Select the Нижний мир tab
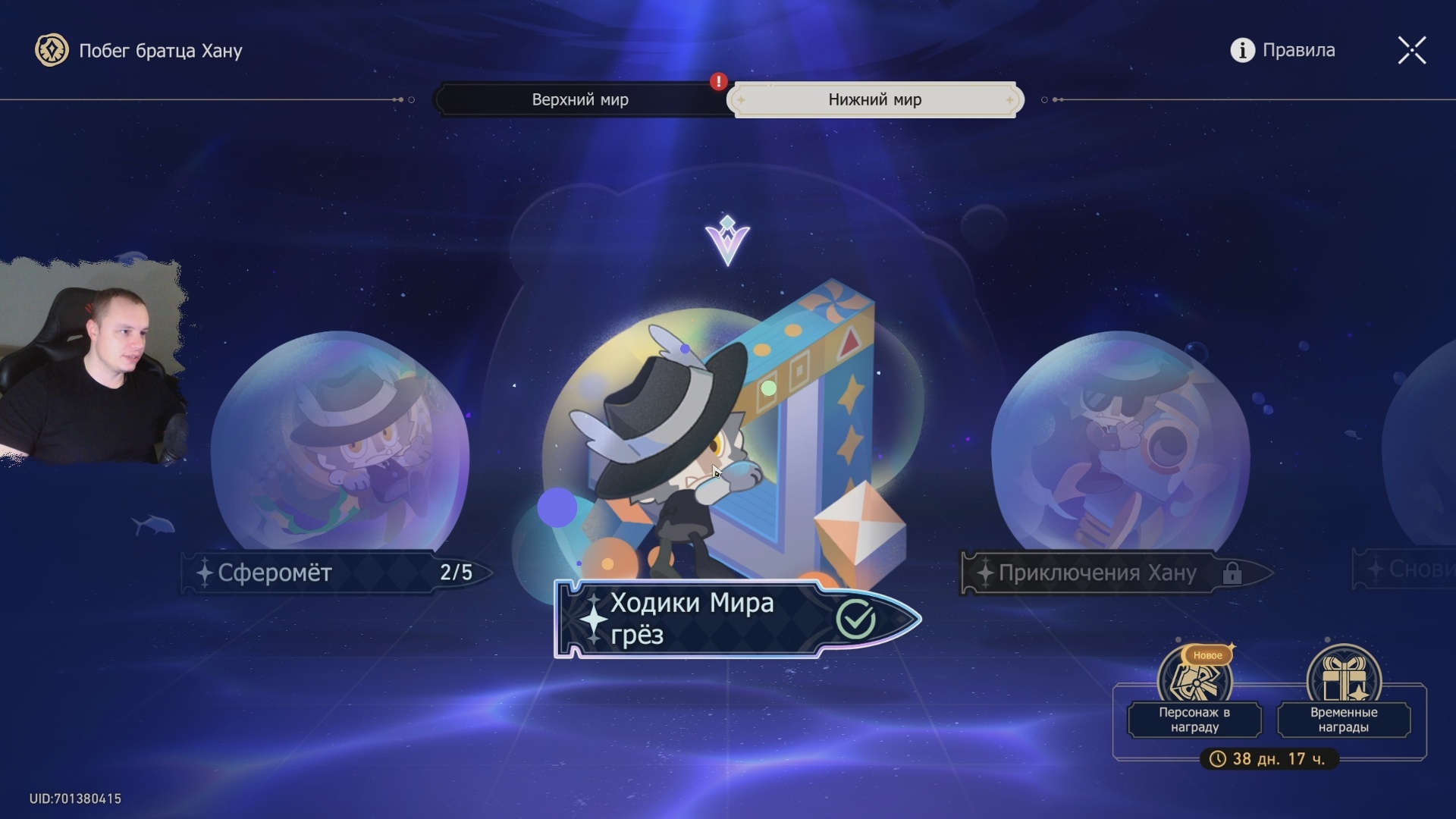Image resolution: width=1456 pixels, height=819 pixels. pyautogui.click(x=874, y=99)
